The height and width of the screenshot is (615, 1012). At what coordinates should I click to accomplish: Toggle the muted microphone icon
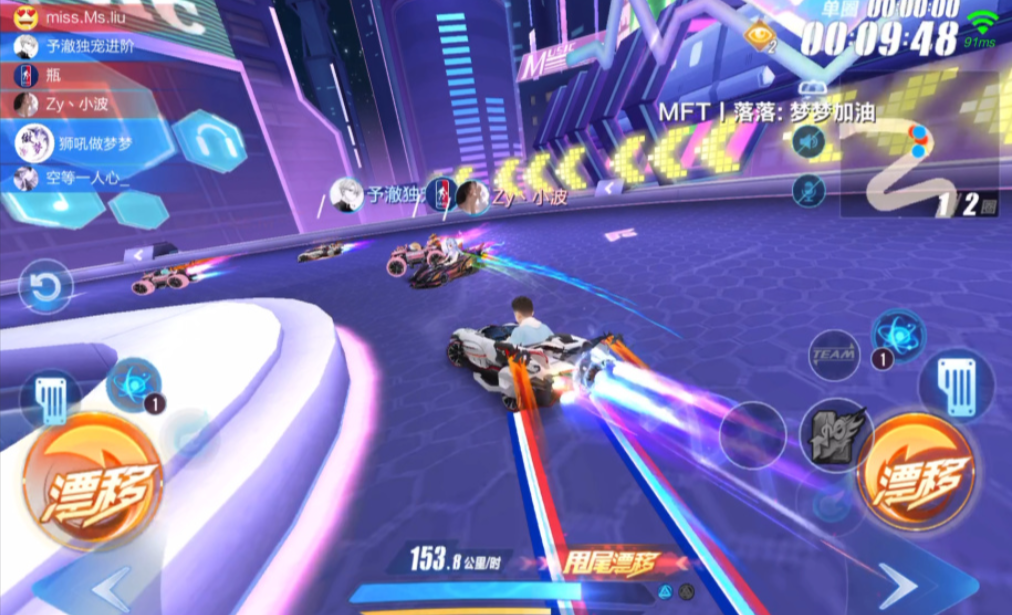coord(808,189)
